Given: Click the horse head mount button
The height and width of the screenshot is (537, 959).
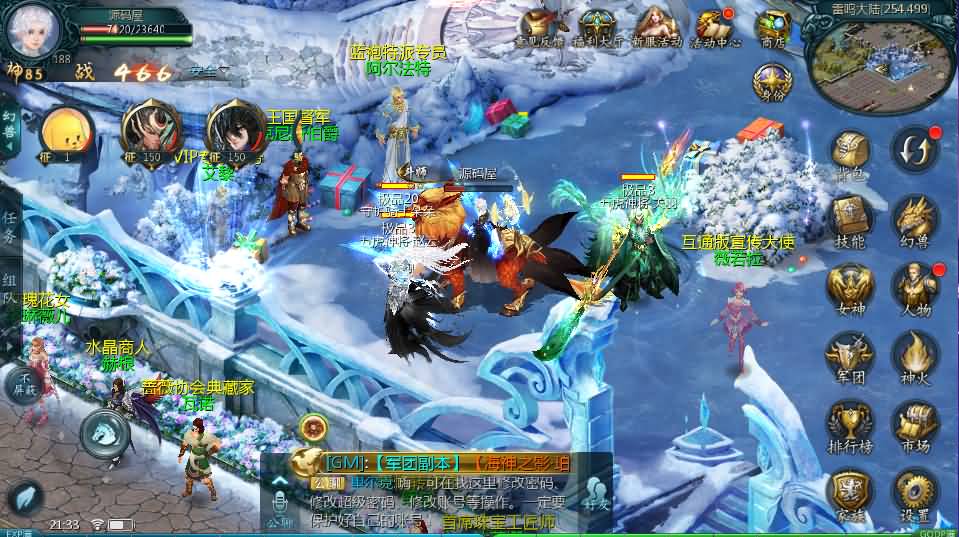Looking at the screenshot, I should click(103, 432).
